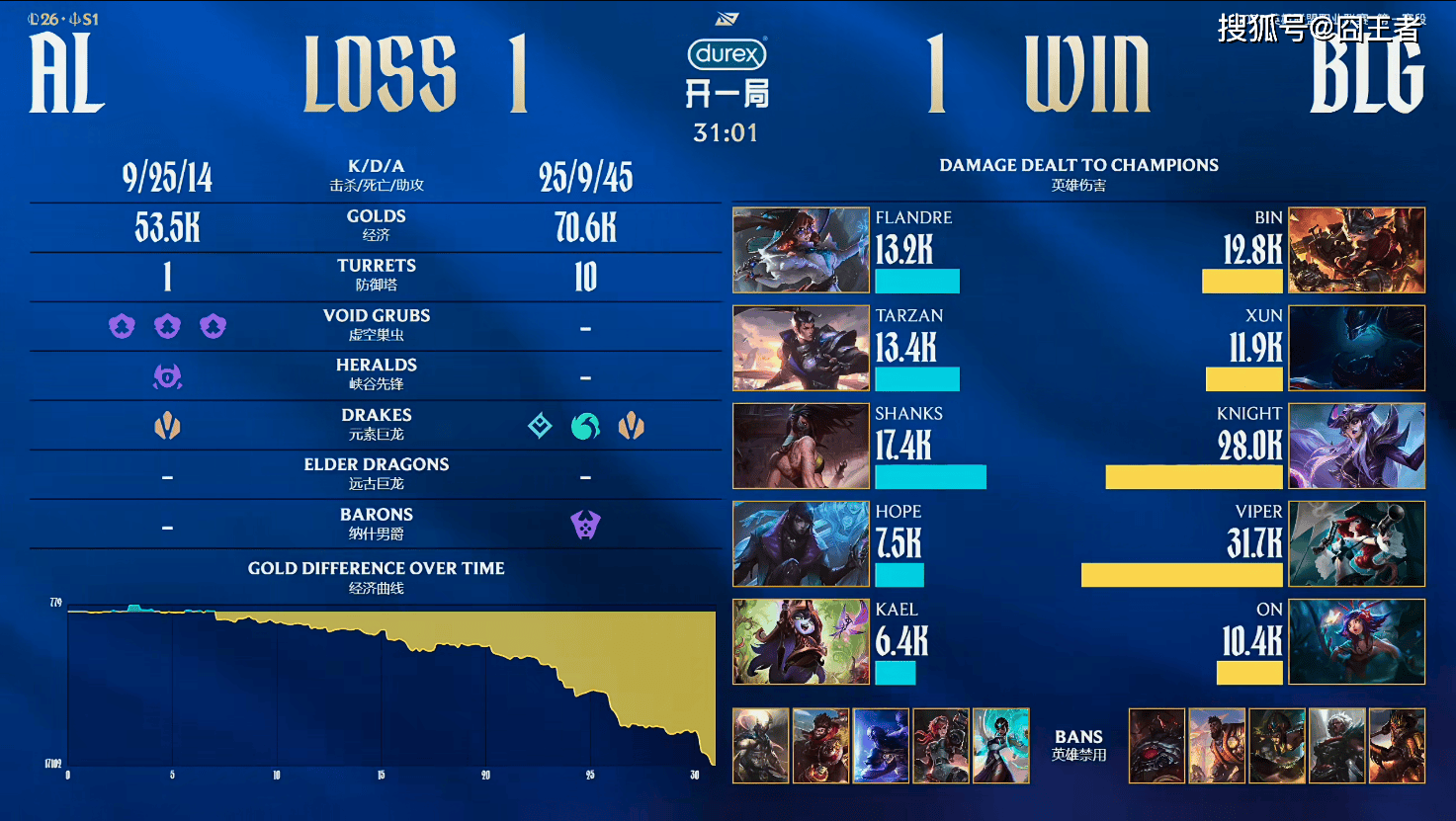This screenshot has width=1456, height=821.
Task: Click Bin's champion portrait
Action: point(1356,250)
